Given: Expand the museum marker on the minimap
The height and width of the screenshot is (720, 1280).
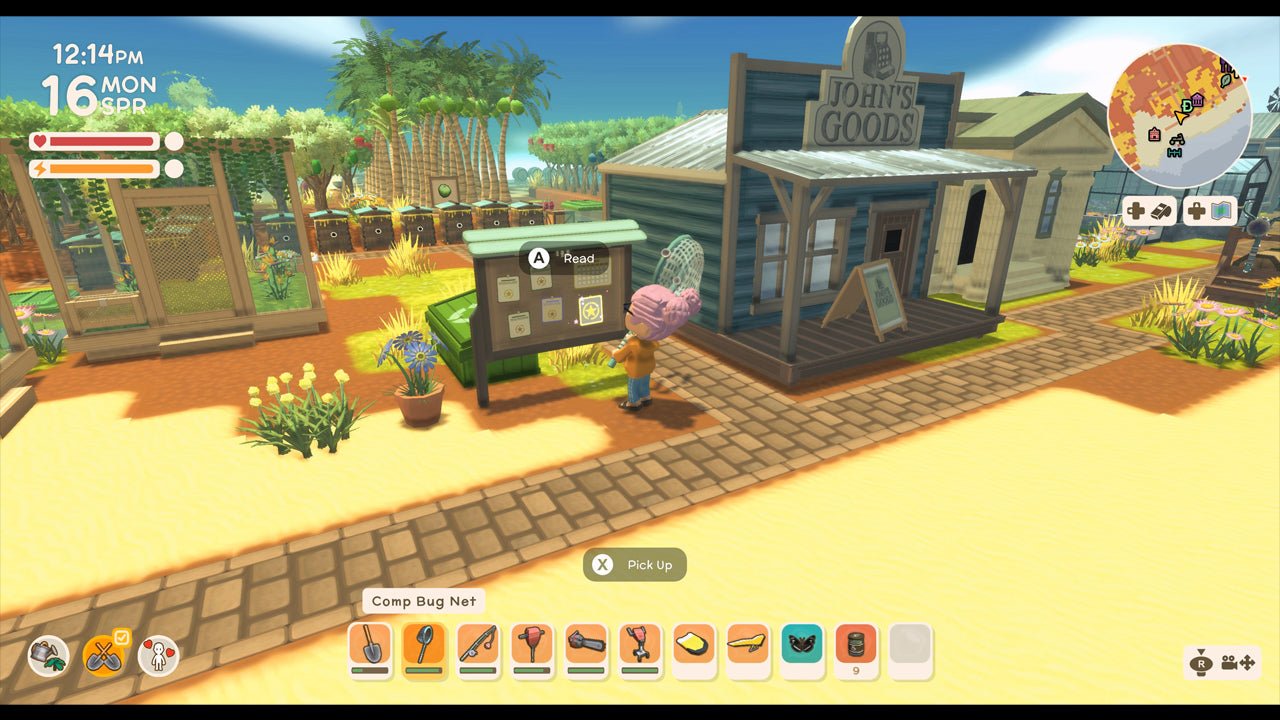Looking at the screenshot, I should pos(1197,100).
